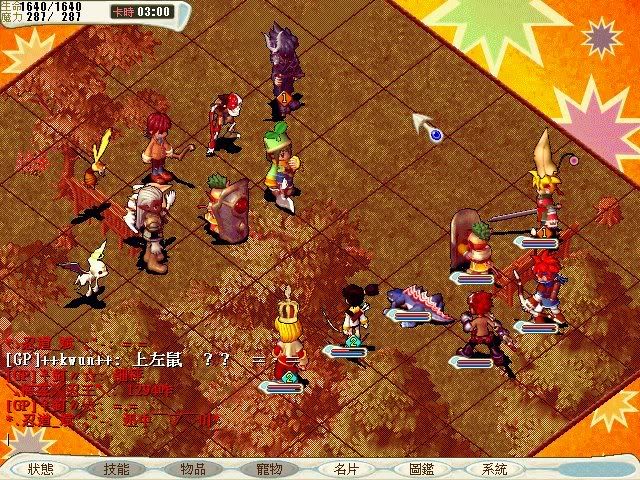Open the 名片 name card menu
Image resolution: width=640 pixels, height=480 pixels.
click(x=346, y=468)
